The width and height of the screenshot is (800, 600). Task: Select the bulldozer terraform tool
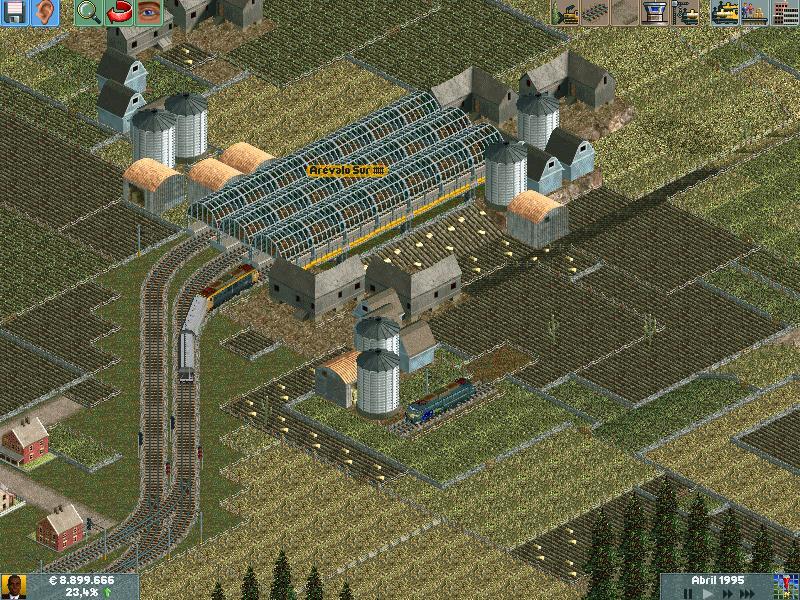pos(566,13)
